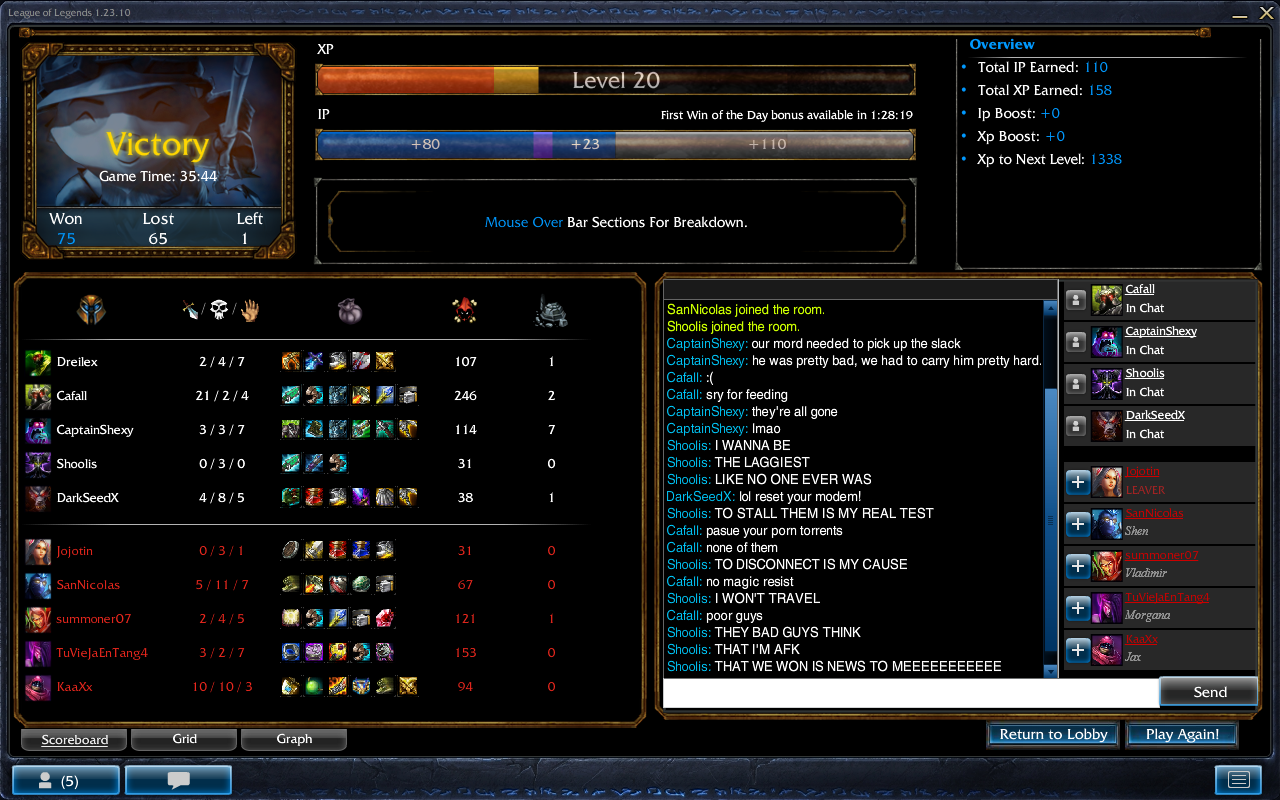Click the Play Again! button
This screenshot has width=1280, height=800.
1182,734
